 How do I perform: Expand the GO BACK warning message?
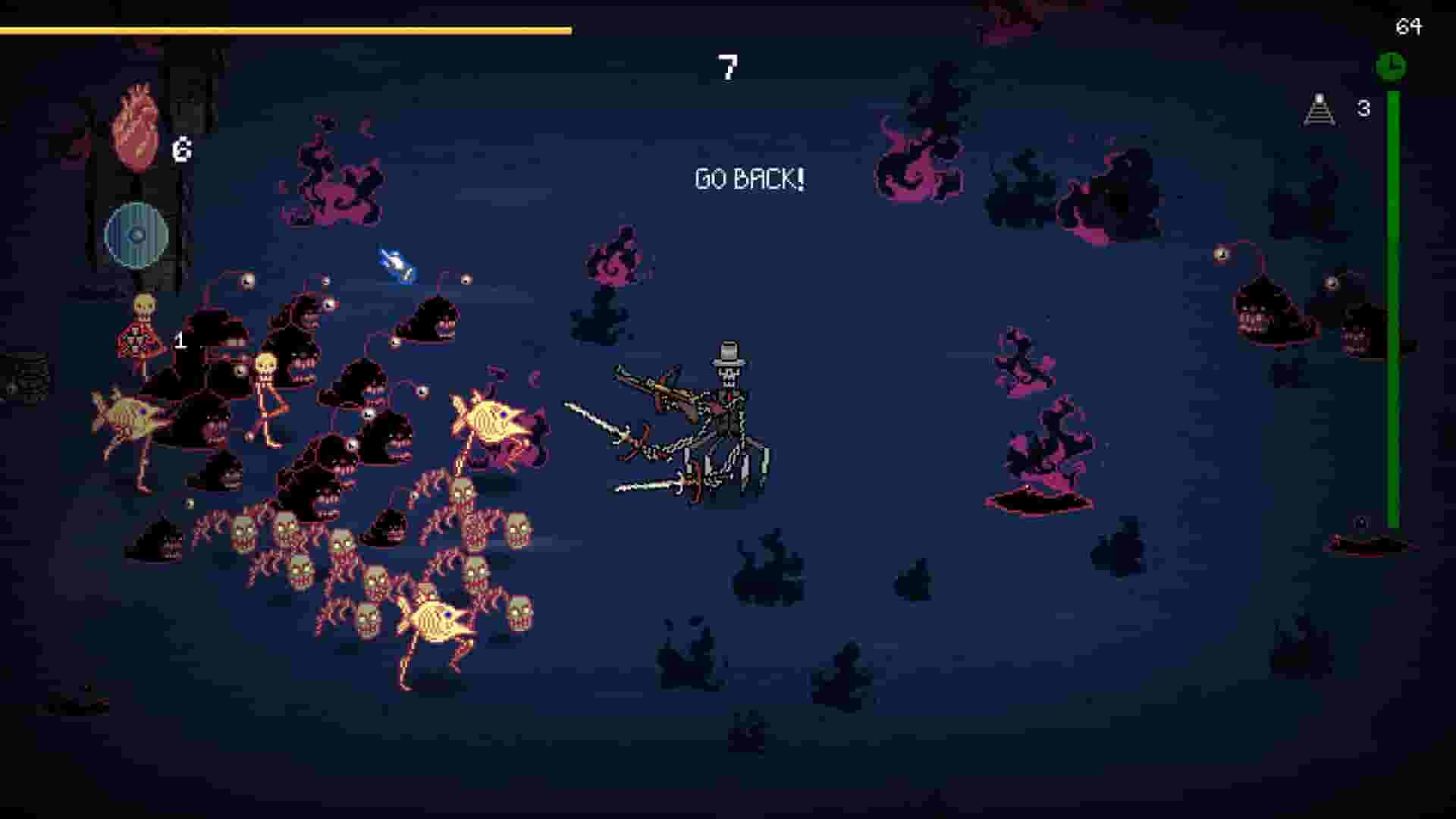tap(749, 179)
